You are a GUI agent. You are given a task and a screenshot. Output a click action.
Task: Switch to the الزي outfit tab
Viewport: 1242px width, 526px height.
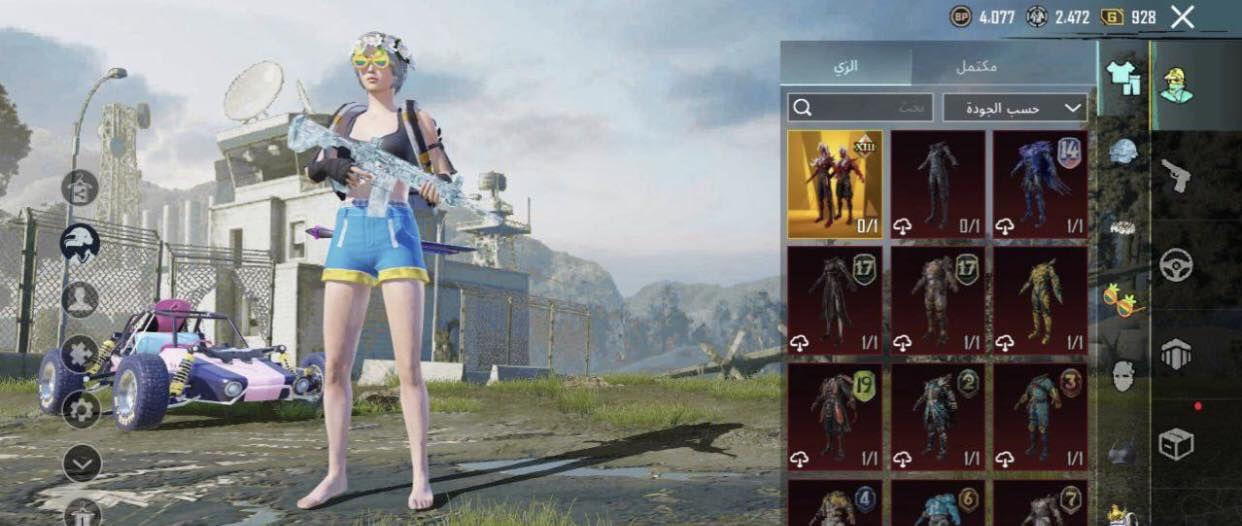pos(845,66)
